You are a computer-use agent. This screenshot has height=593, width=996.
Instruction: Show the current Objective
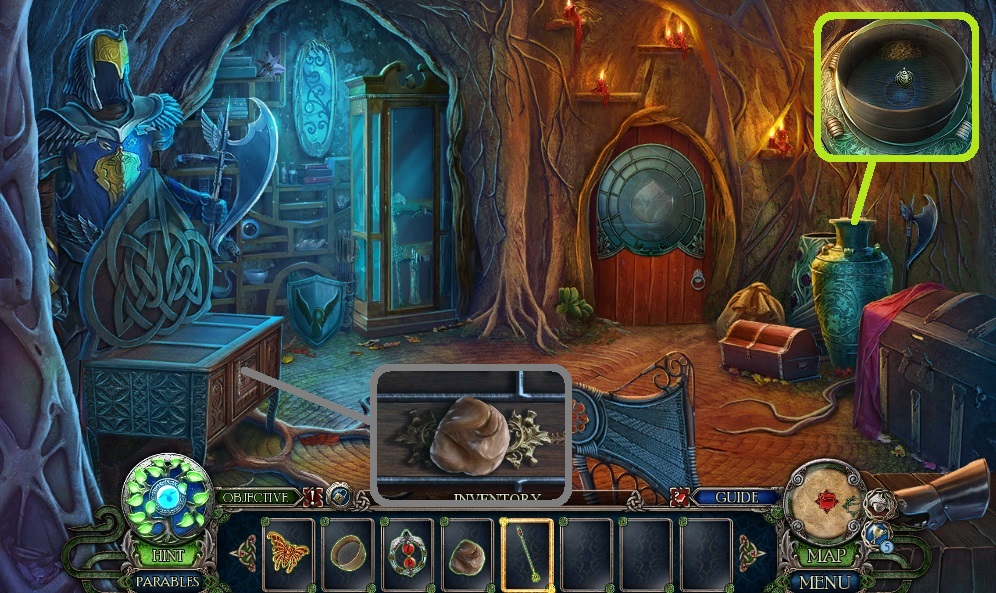point(256,497)
